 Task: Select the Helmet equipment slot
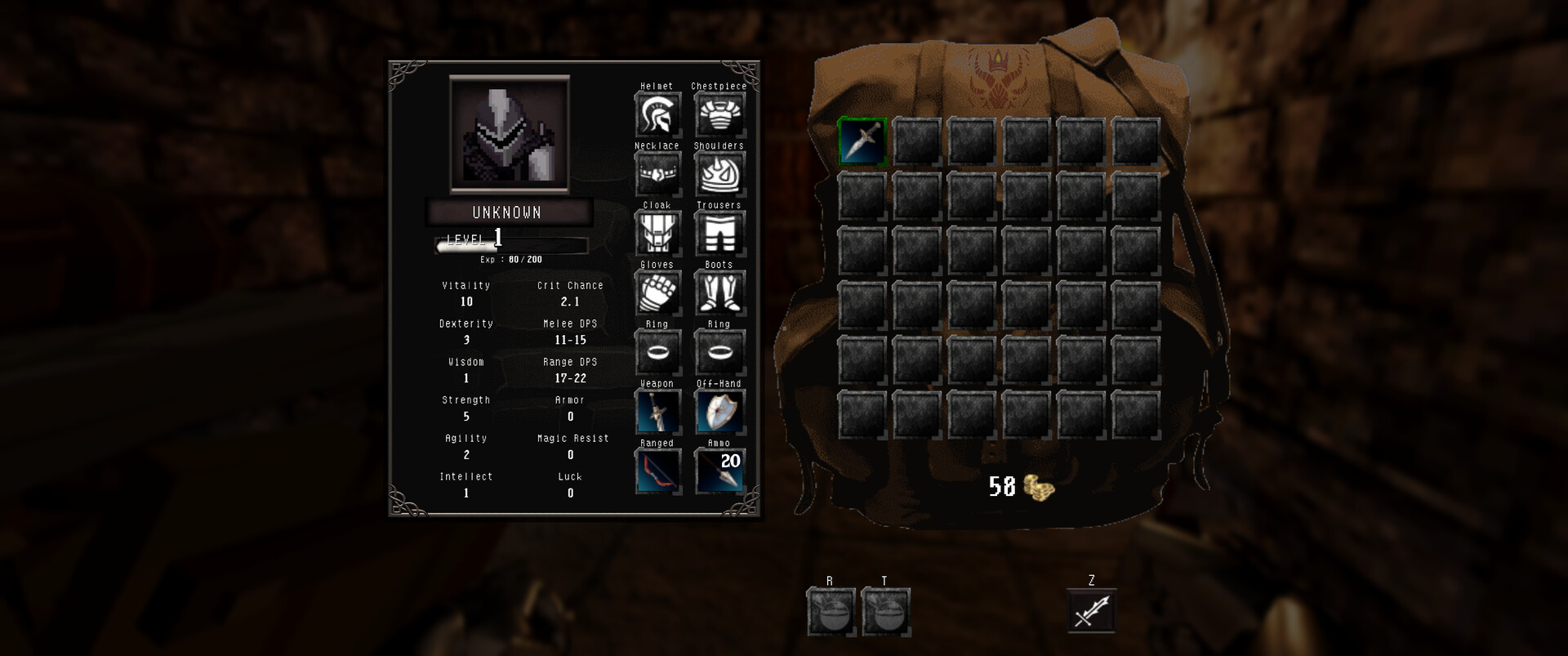[x=658, y=114]
